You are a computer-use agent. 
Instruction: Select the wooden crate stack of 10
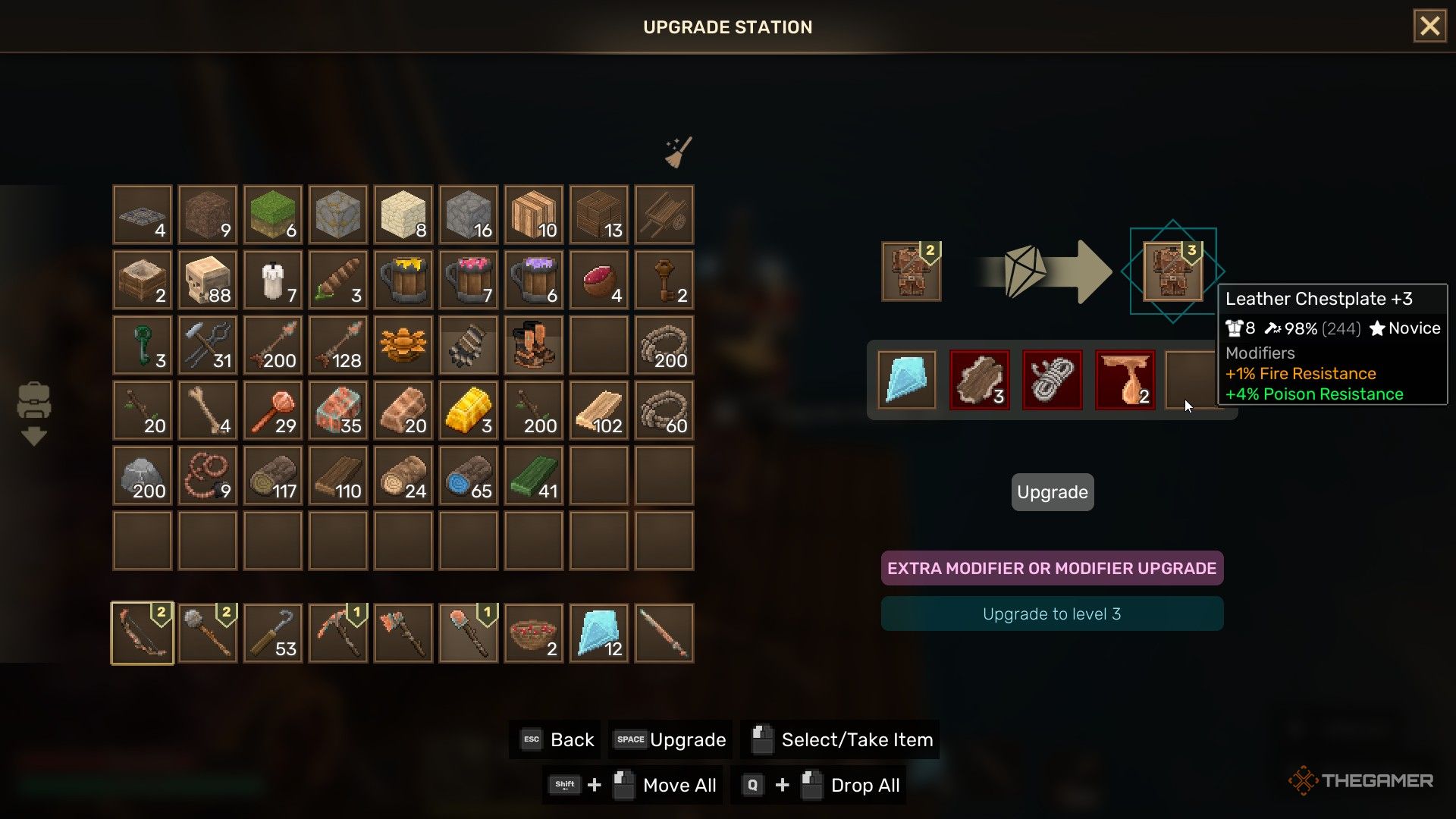pos(533,215)
